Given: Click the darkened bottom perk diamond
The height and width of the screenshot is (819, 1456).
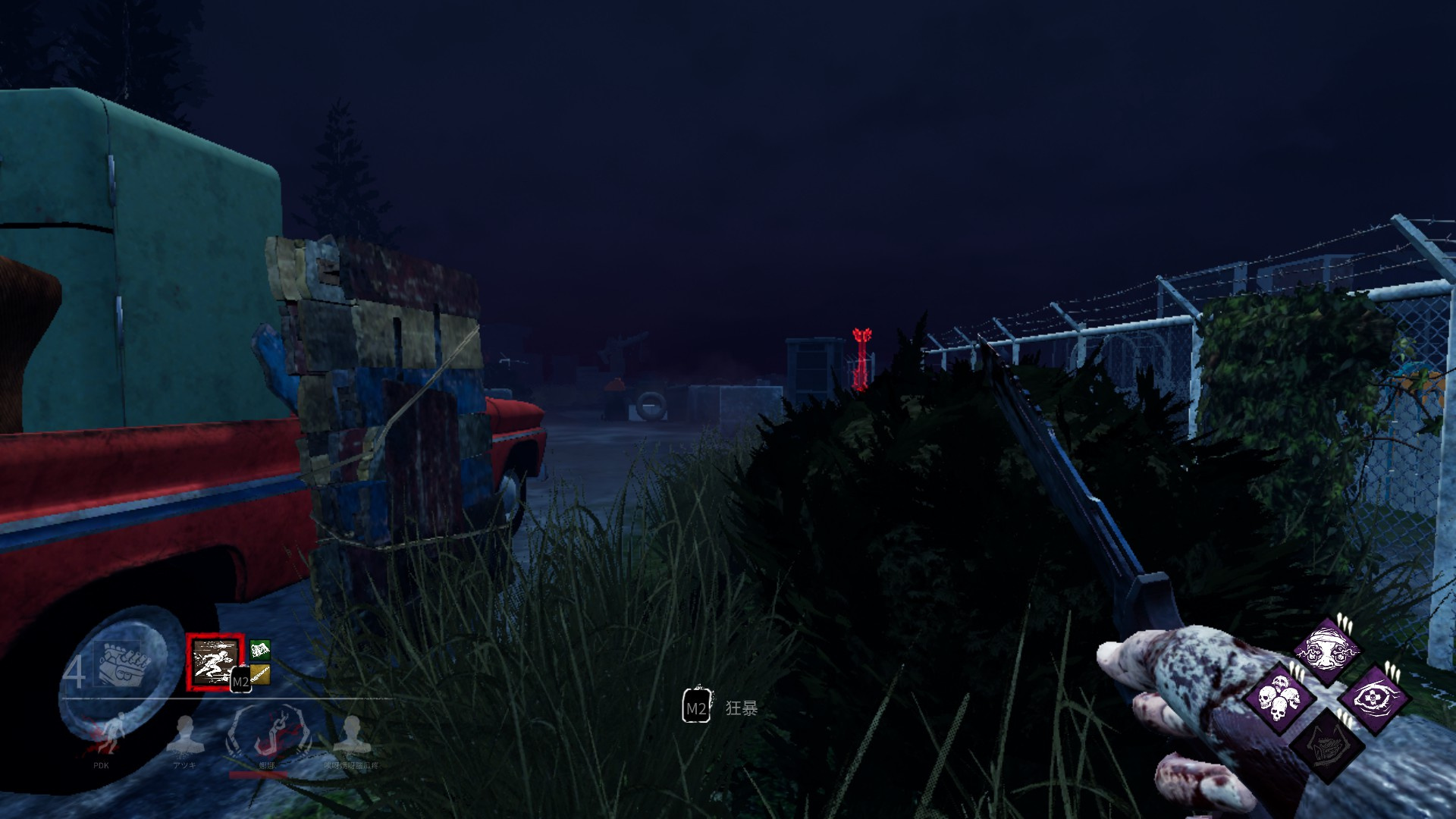Looking at the screenshot, I should [x=1327, y=748].
